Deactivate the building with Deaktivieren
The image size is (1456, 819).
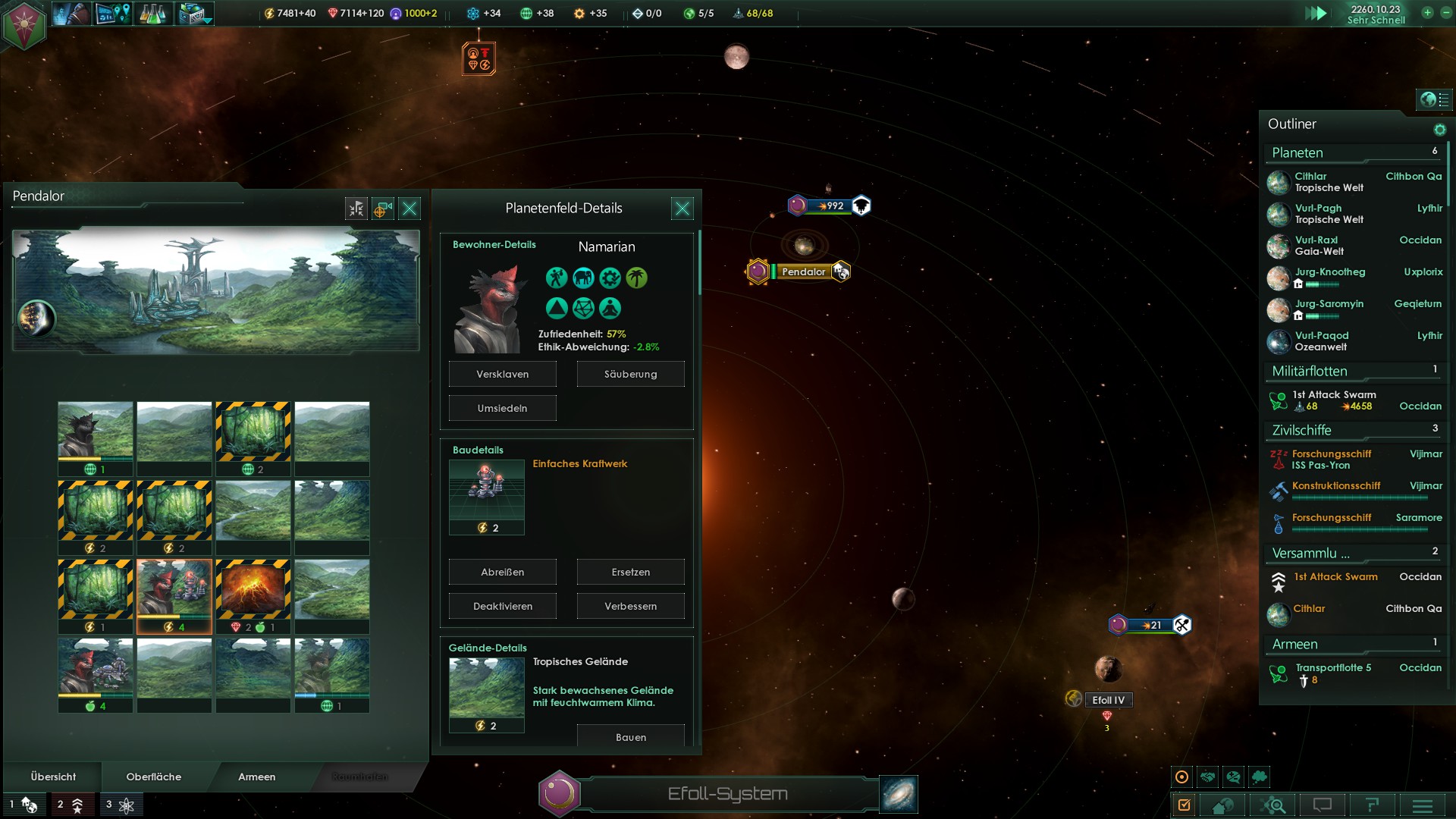click(x=502, y=606)
